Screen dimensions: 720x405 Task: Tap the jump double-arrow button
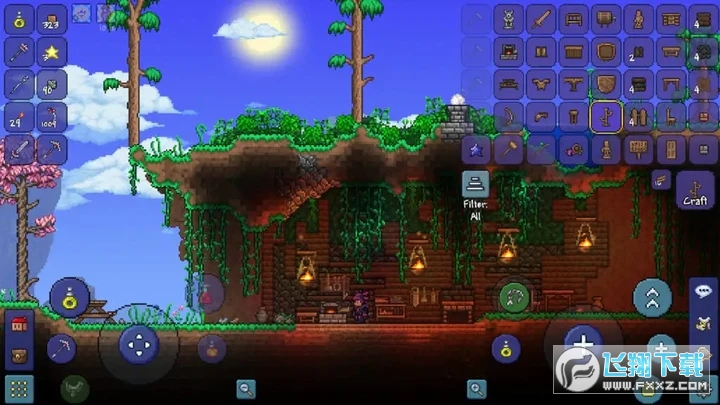point(652,296)
